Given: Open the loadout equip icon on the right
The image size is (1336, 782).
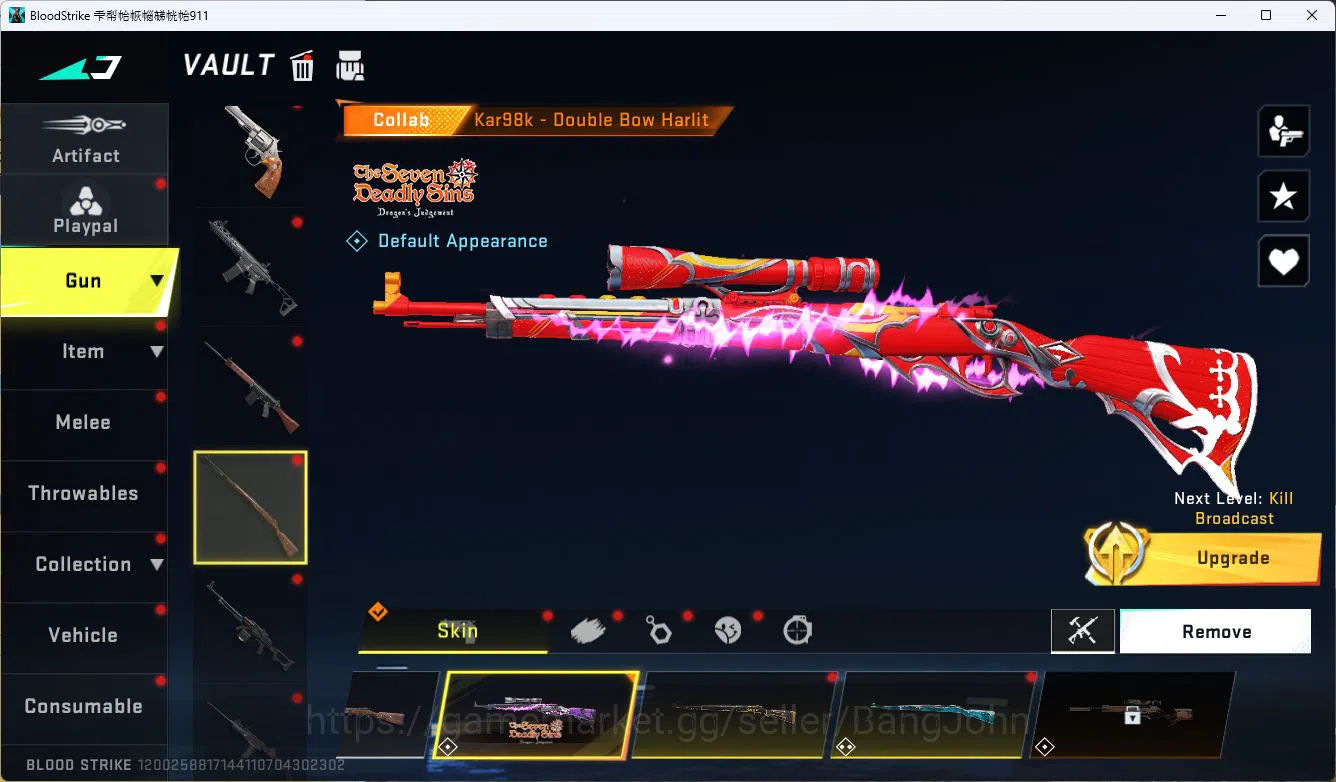Looking at the screenshot, I should click(1283, 131).
